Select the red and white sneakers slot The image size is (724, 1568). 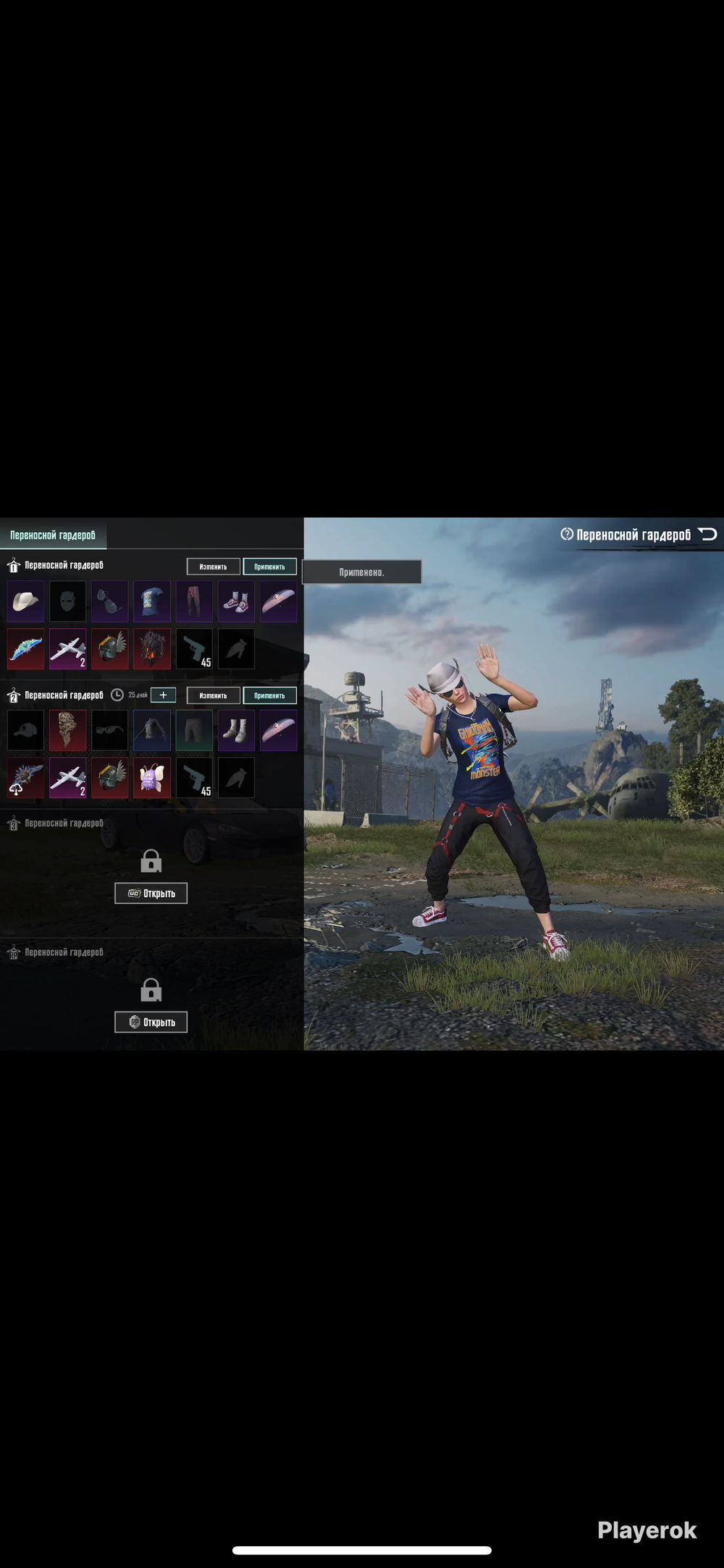pos(236,601)
